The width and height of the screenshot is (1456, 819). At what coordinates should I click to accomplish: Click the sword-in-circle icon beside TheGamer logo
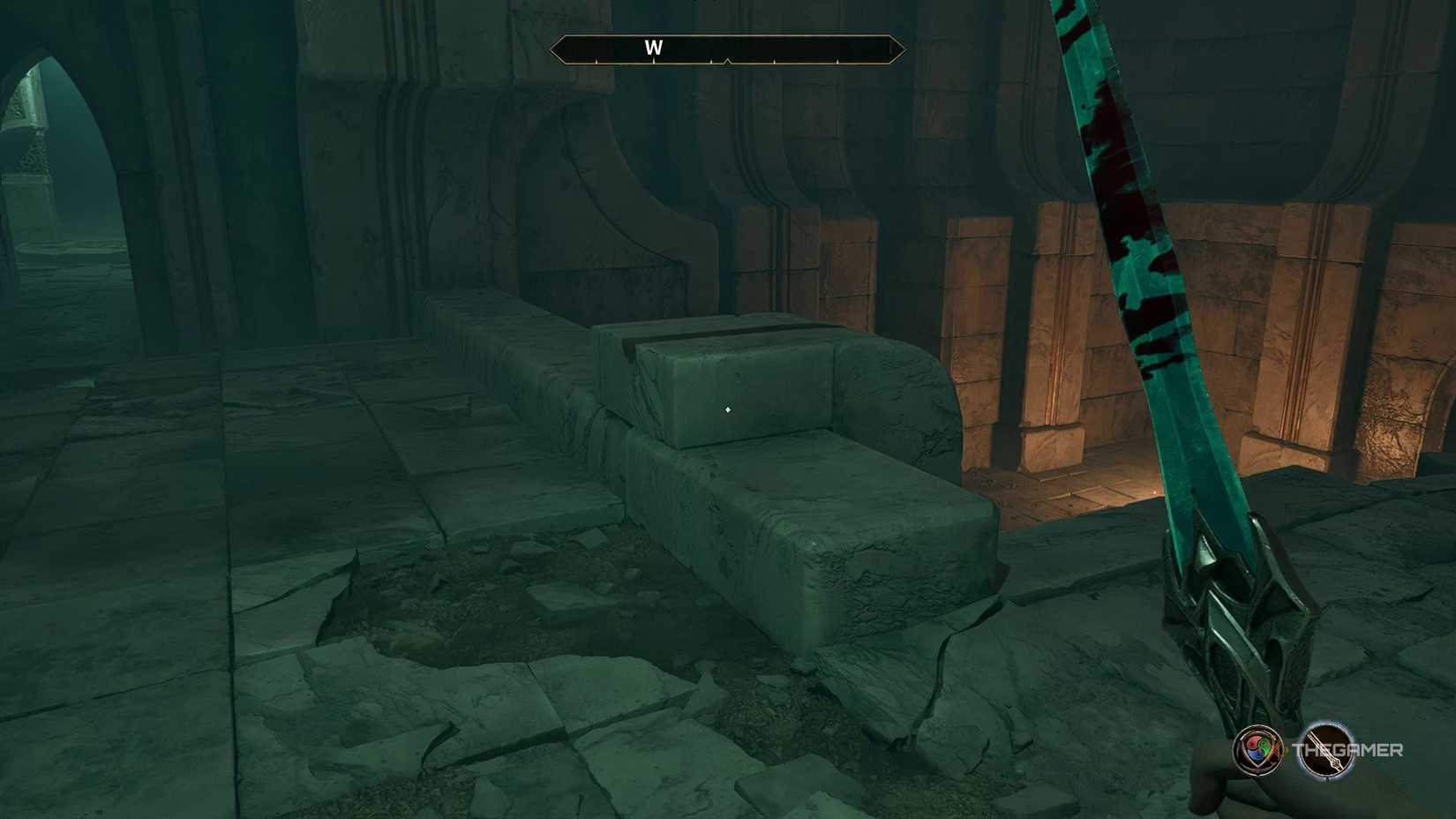1326,753
